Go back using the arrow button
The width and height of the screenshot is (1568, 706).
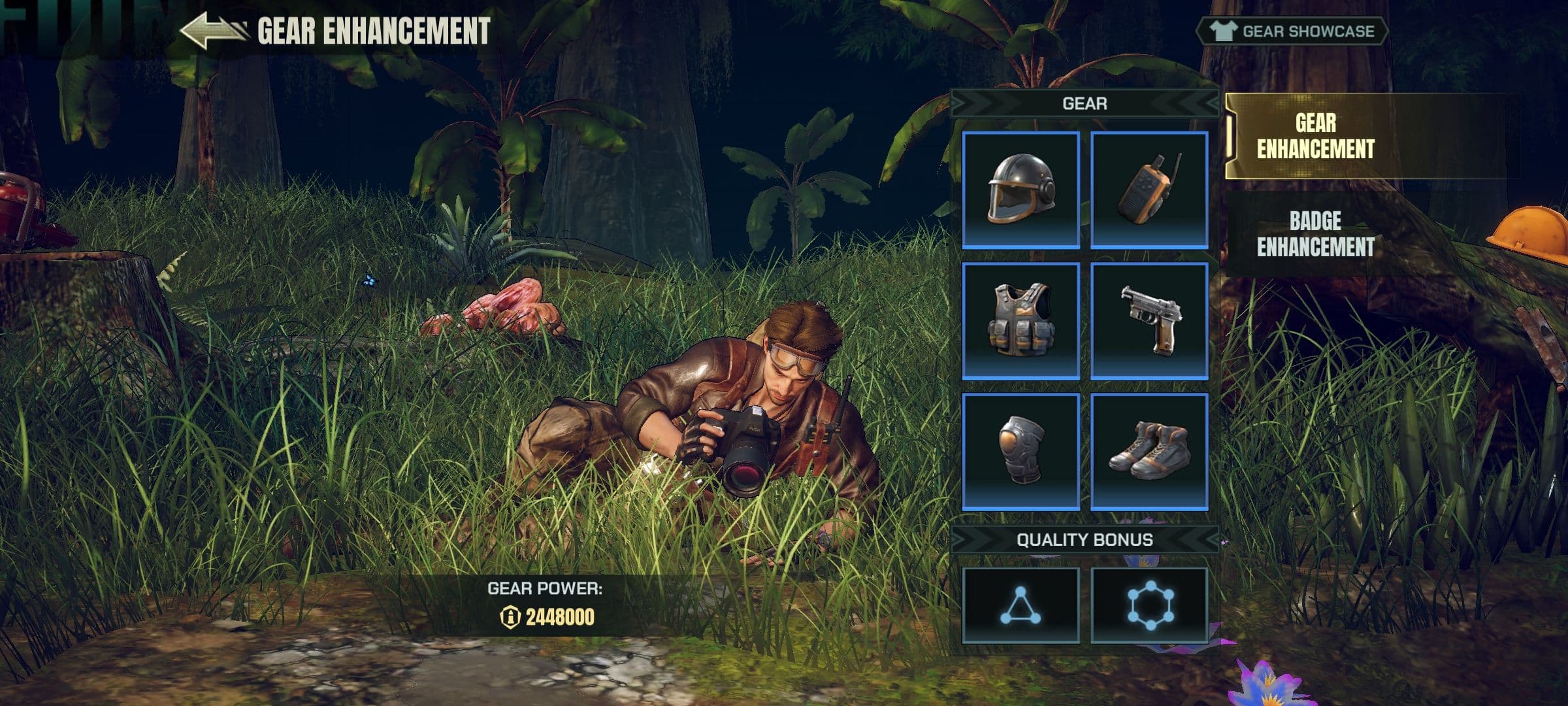[x=213, y=31]
